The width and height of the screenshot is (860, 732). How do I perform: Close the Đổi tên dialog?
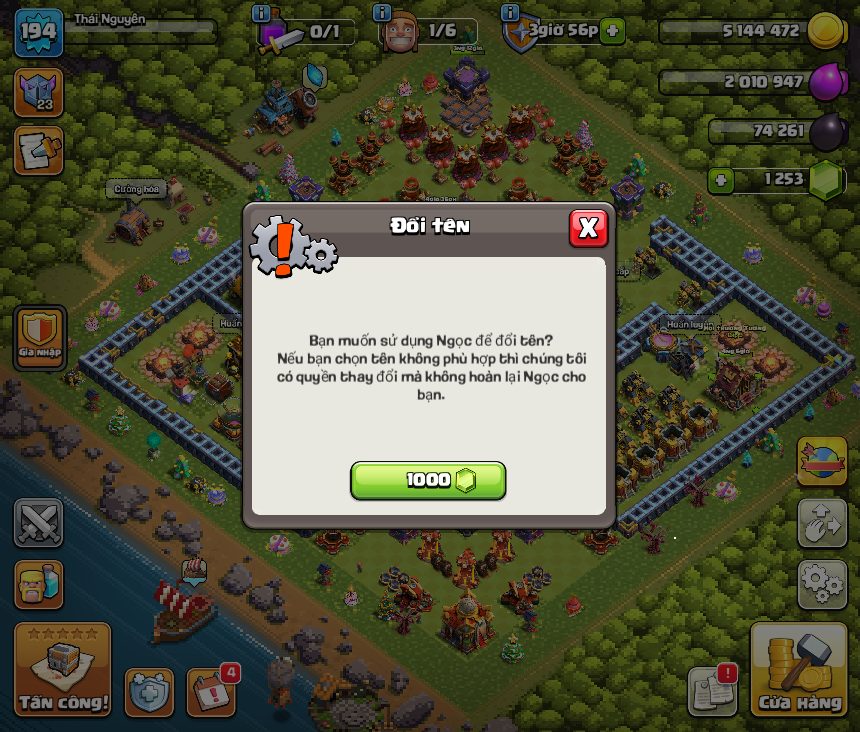588,228
